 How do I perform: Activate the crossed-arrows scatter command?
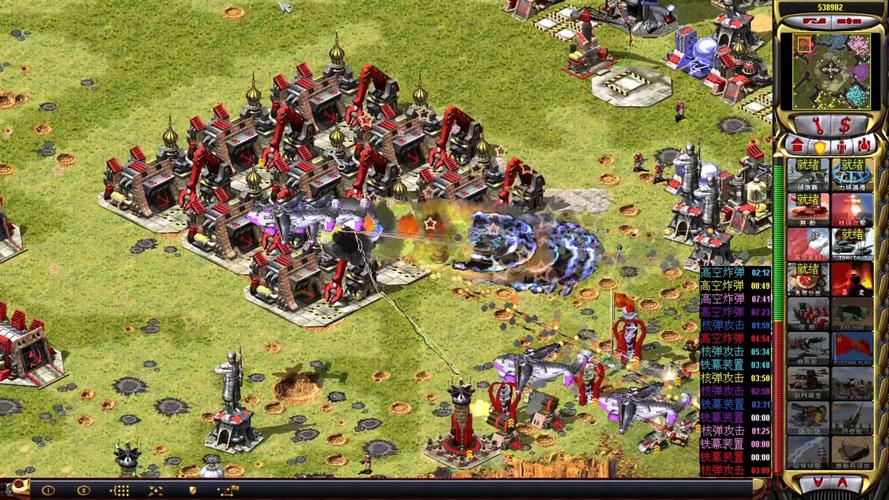click(x=156, y=491)
